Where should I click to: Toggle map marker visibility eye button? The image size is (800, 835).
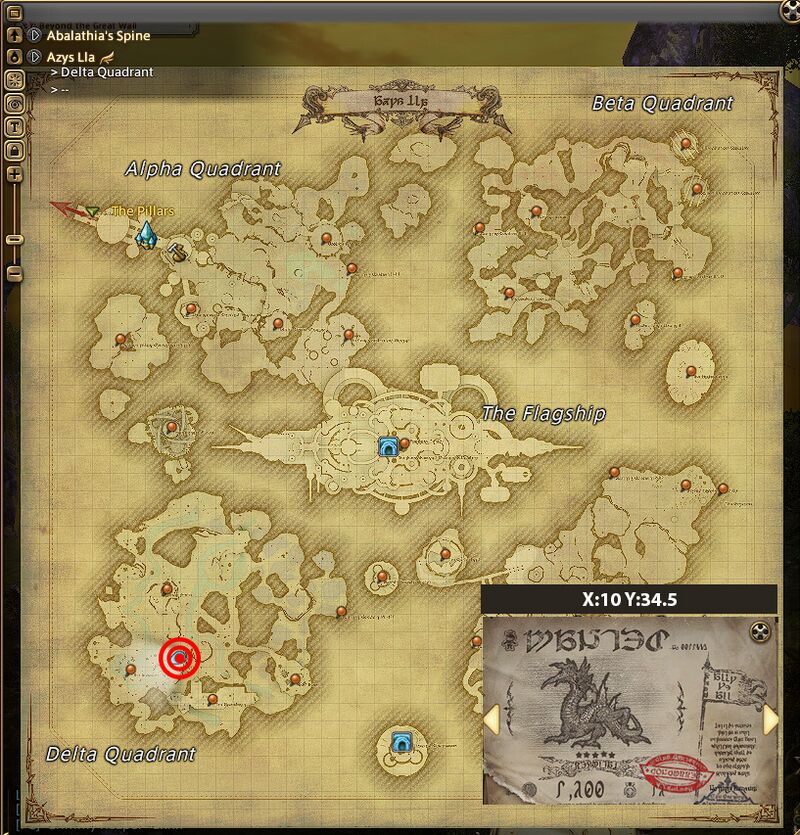point(15,103)
